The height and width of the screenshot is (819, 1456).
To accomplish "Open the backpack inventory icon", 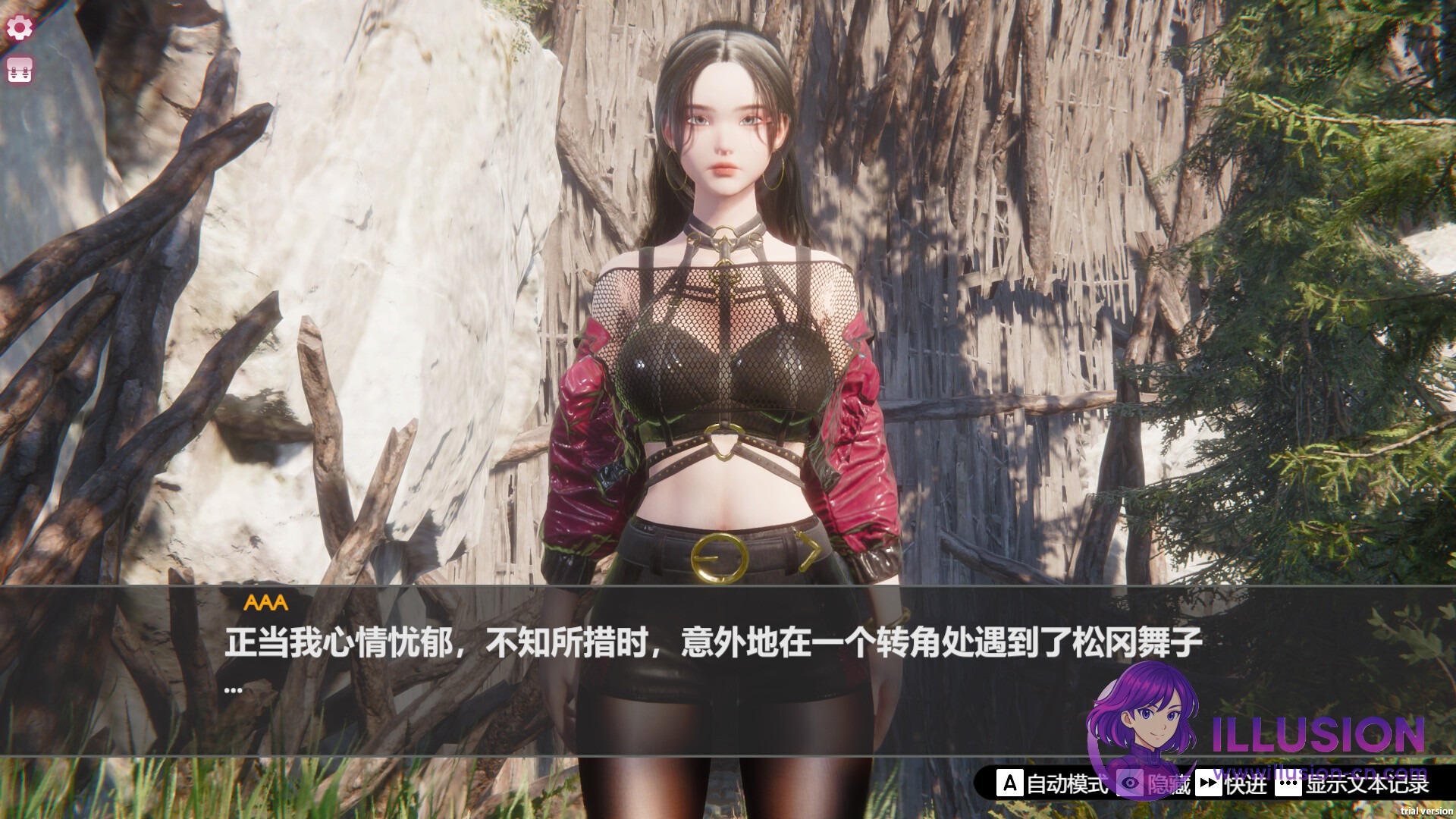I will tap(19, 70).
